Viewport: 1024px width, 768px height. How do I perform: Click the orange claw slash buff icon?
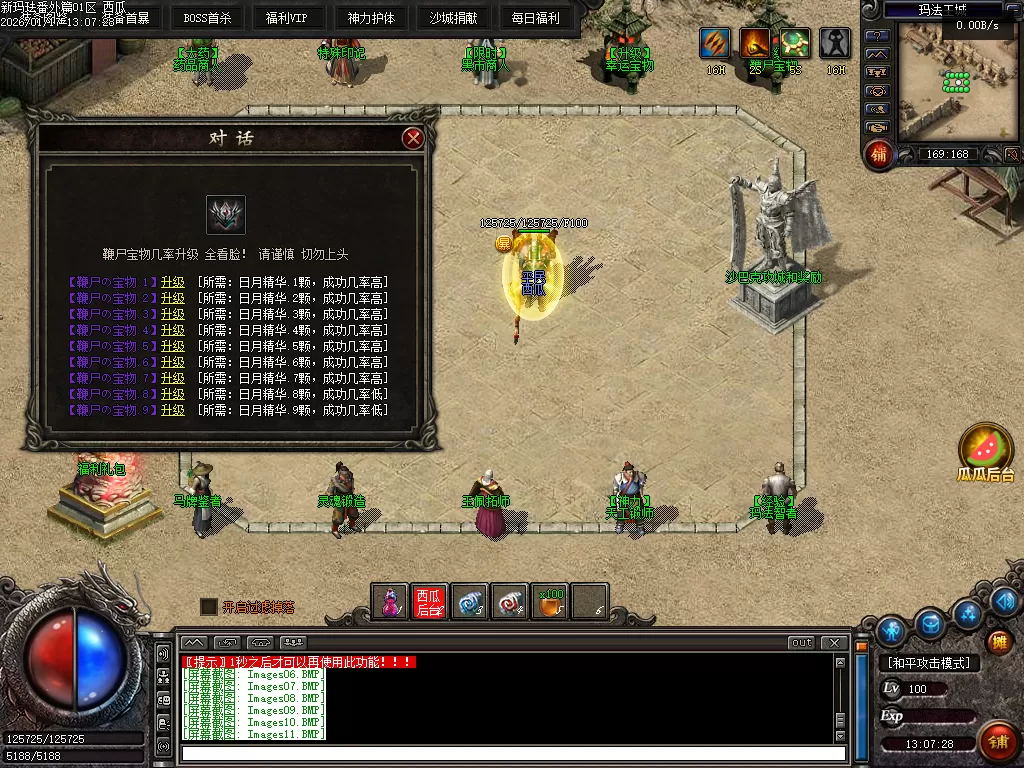[x=756, y=43]
